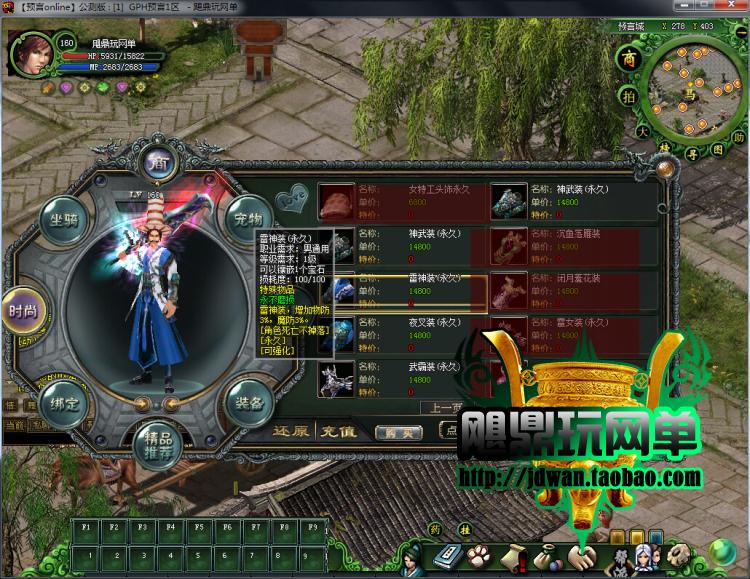The height and width of the screenshot is (579, 750).
Task: Open the 图 map button under minimap
Action: [x=716, y=149]
